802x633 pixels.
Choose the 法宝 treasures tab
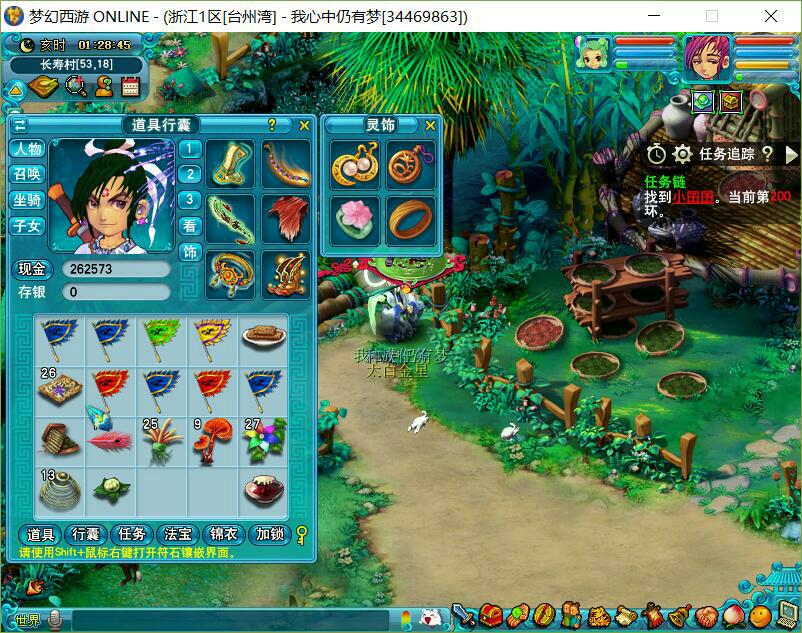[x=178, y=535]
